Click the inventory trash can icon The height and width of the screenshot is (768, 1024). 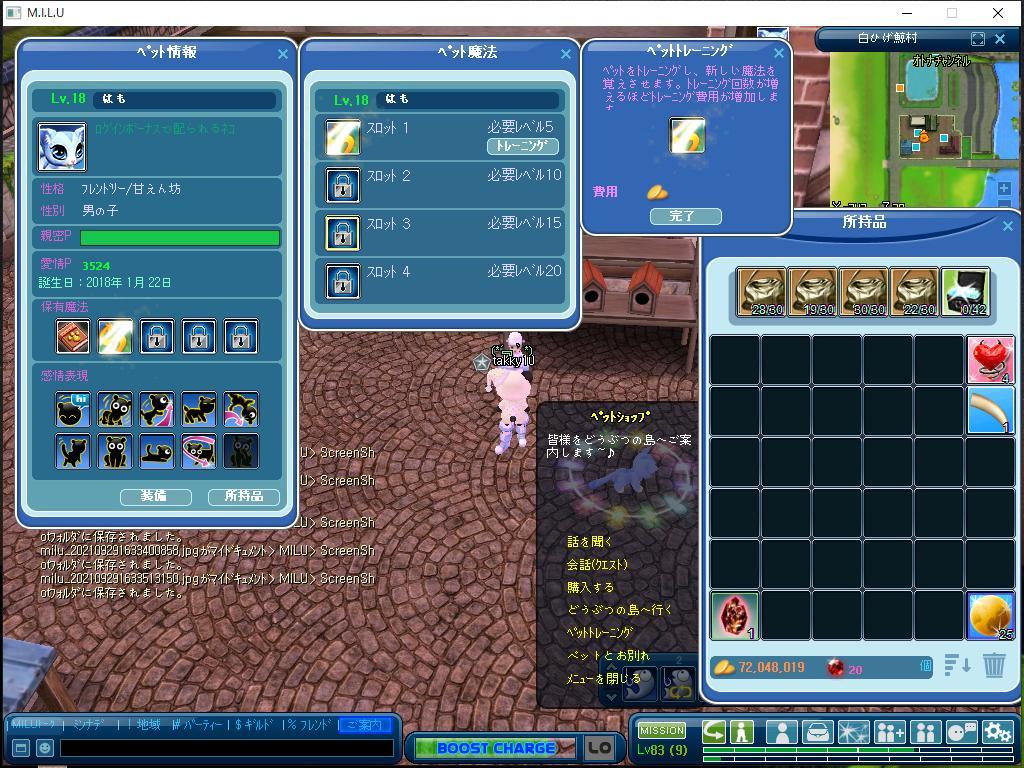coord(993,666)
